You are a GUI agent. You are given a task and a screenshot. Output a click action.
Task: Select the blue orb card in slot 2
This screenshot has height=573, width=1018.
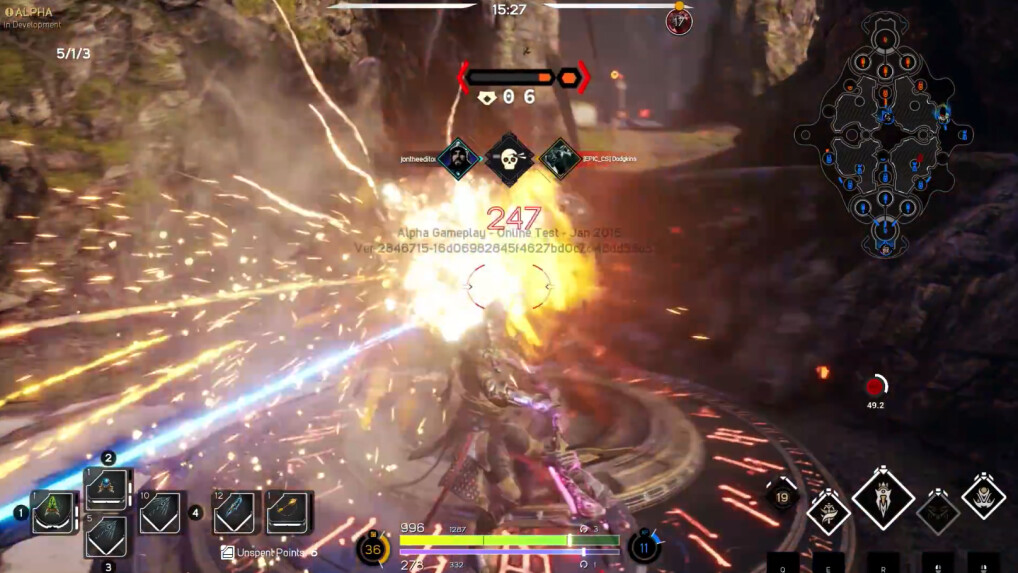coord(107,489)
